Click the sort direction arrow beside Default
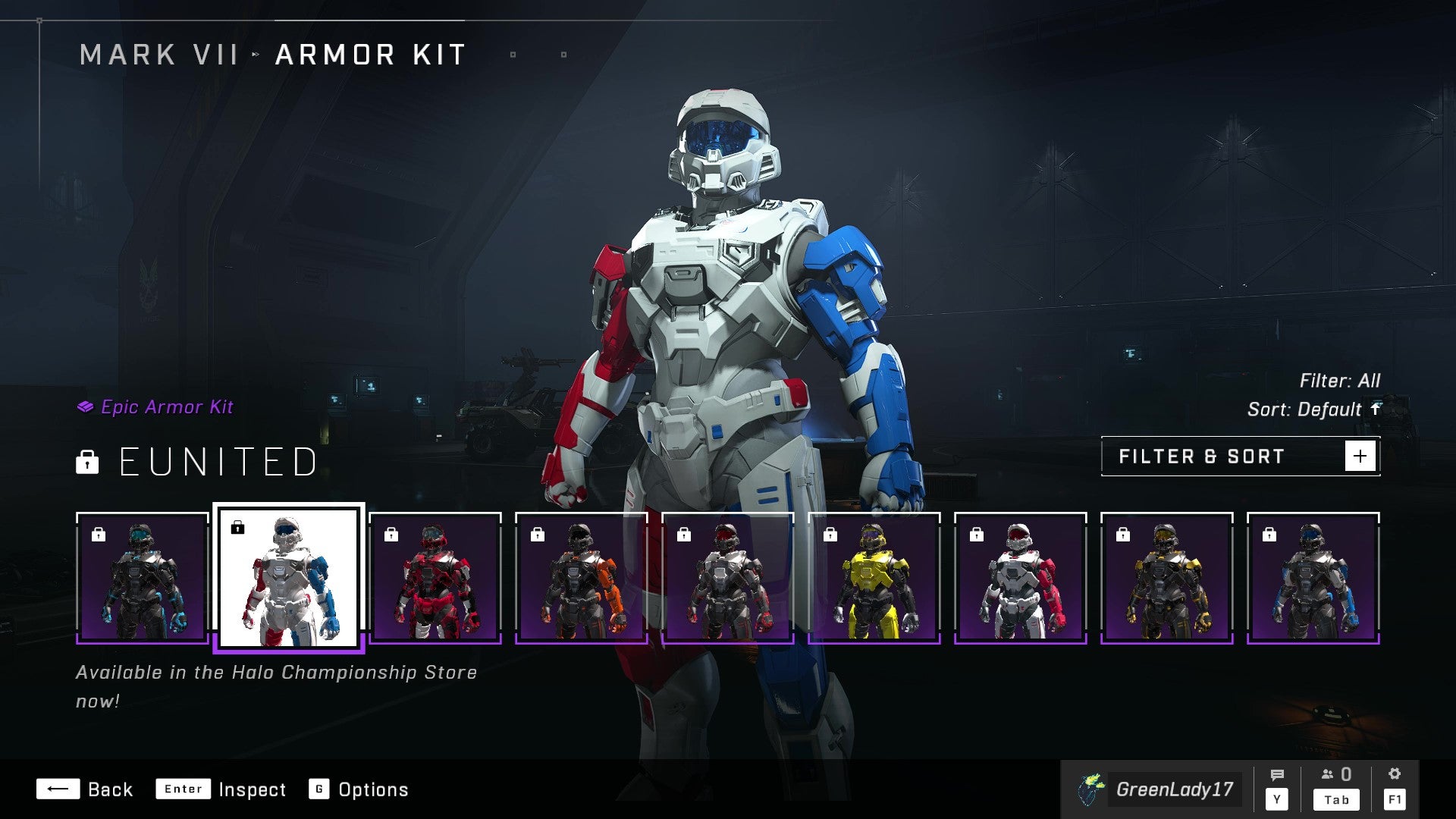The width and height of the screenshot is (1456, 819). [x=1375, y=409]
